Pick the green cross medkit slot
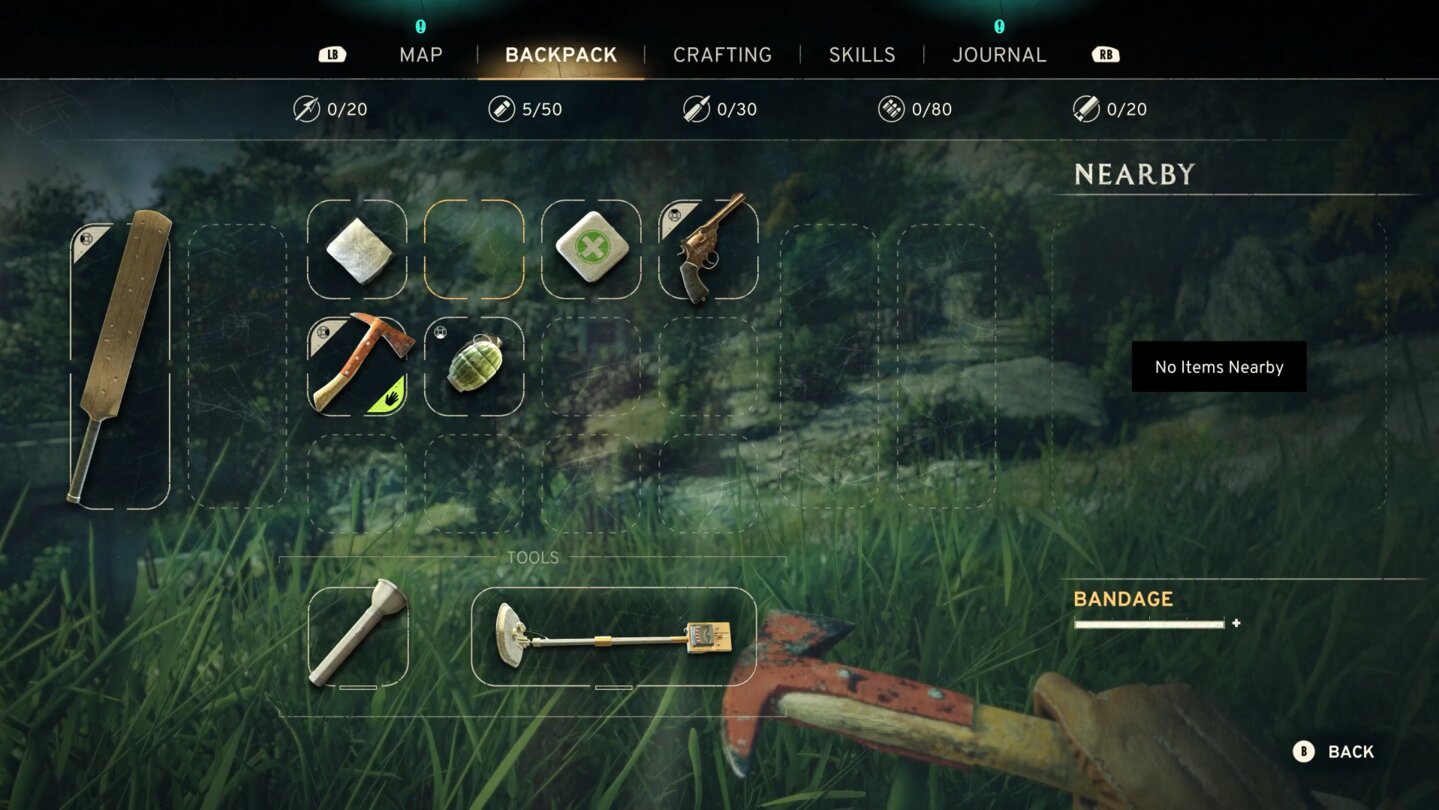The height and width of the screenshot is (810, 1439). click(x=591, y=249)
